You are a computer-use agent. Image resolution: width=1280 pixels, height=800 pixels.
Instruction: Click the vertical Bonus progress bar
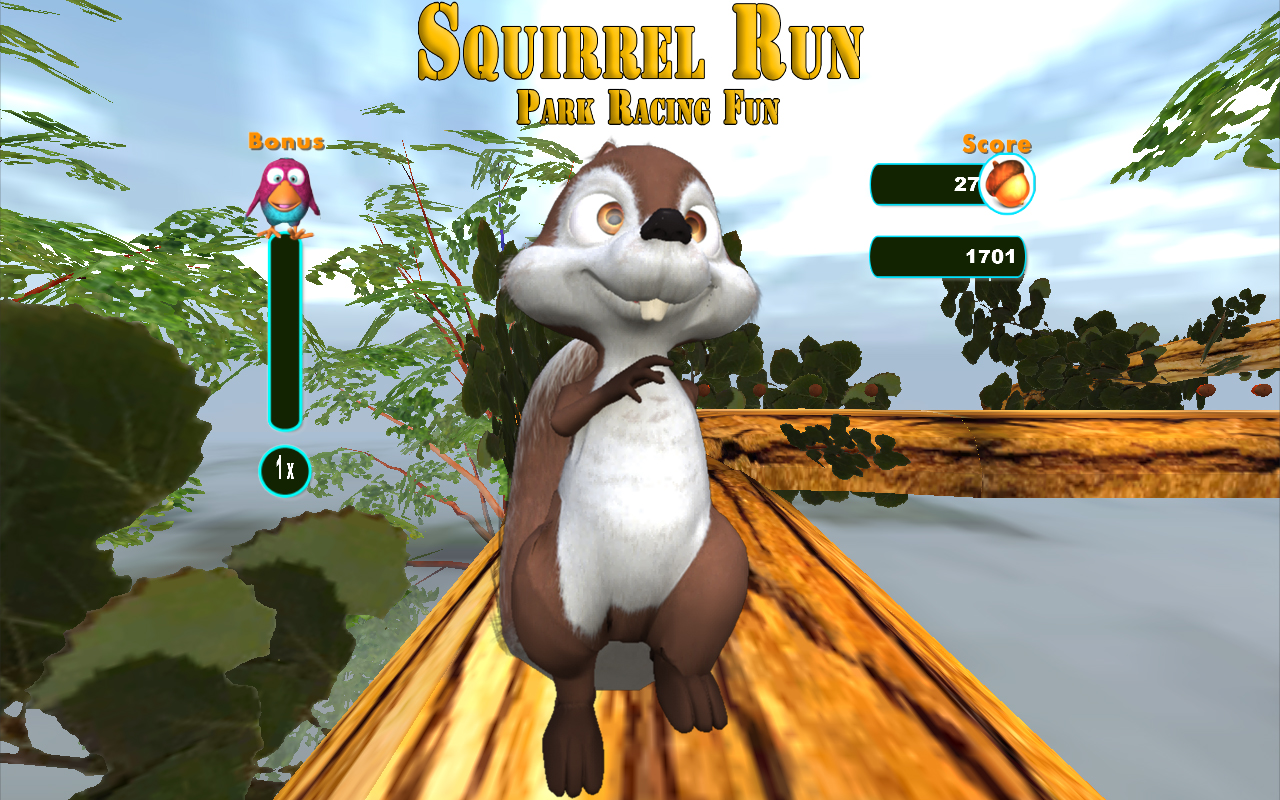284,330
